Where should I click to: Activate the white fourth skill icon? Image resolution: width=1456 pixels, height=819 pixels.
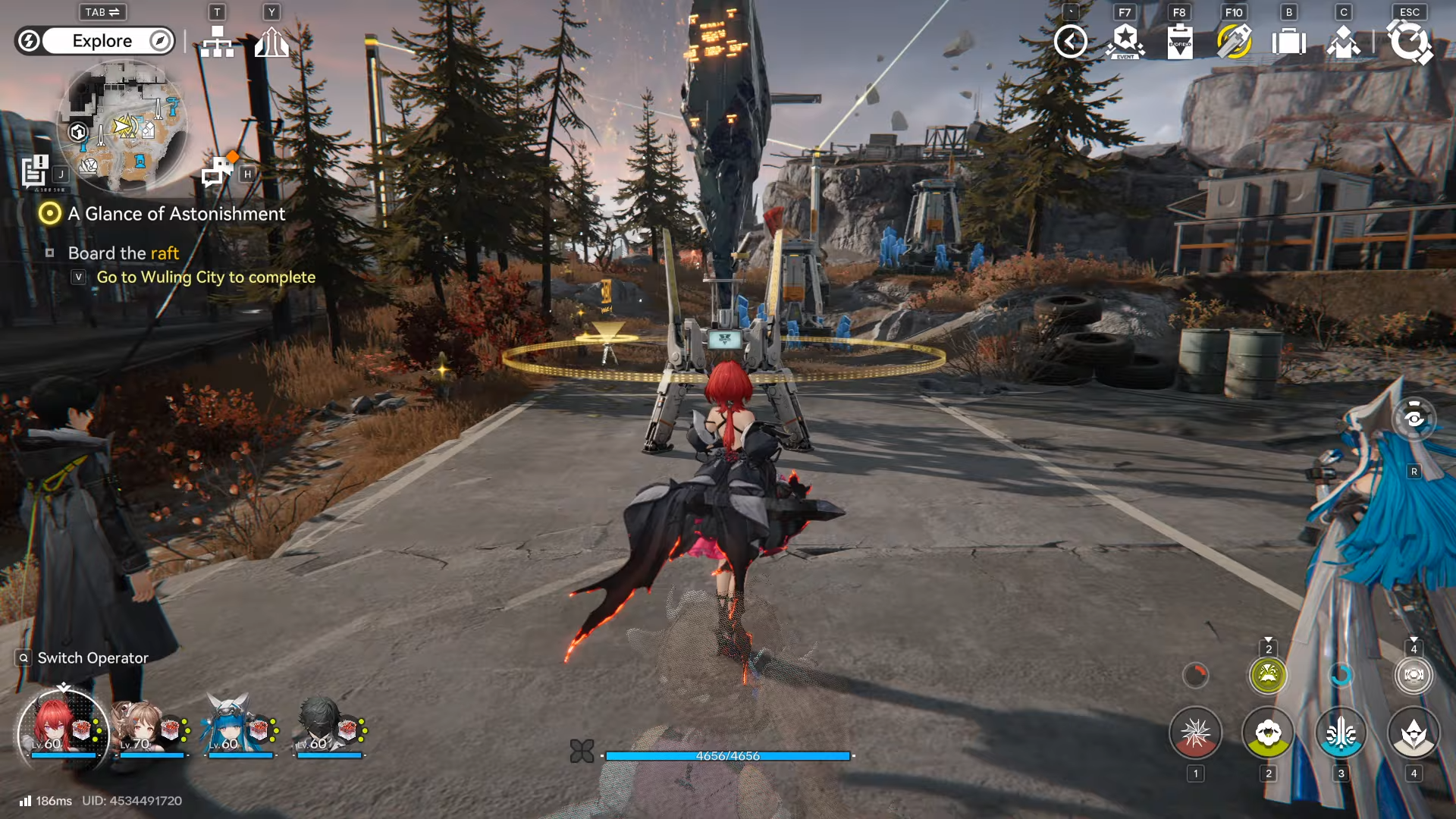coord(1414,733)
